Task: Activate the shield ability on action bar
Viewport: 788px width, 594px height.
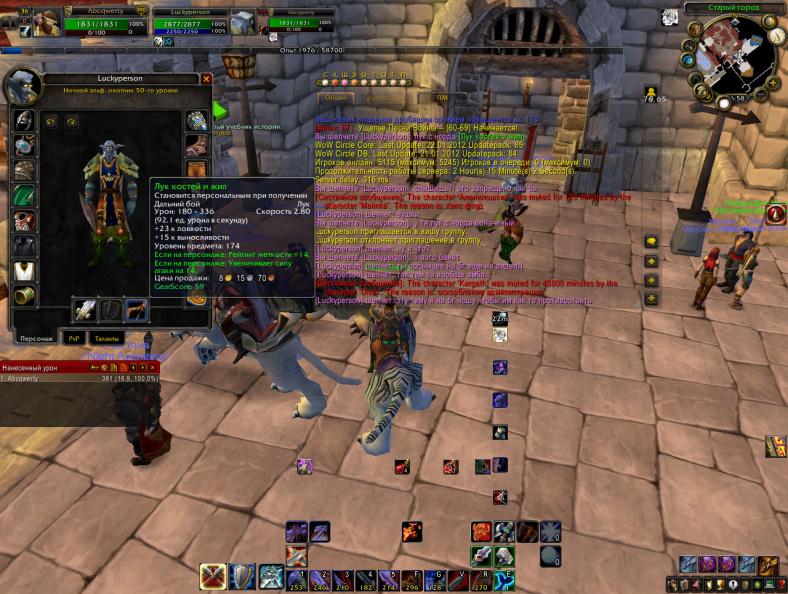Action: point(242,576)
